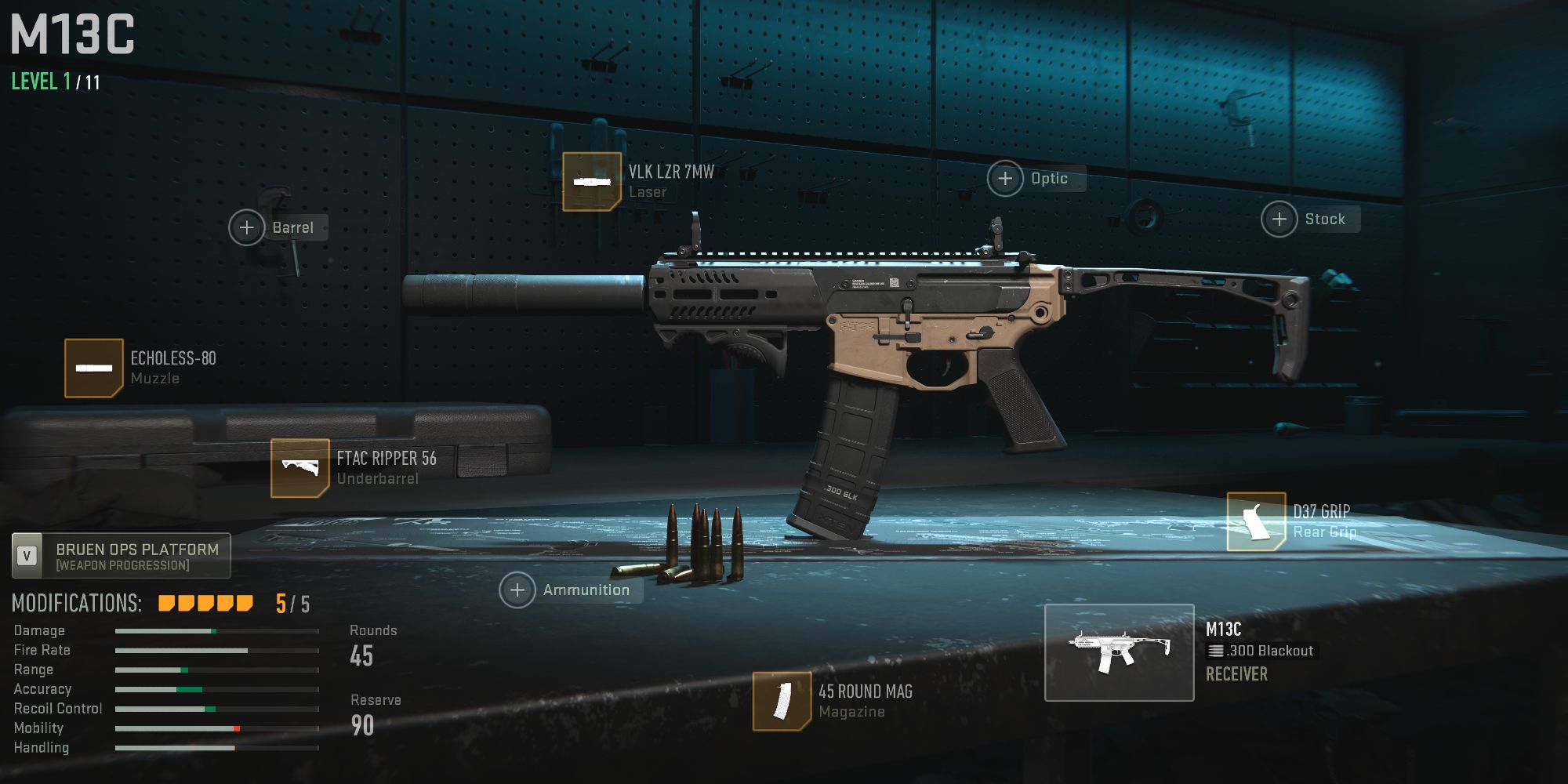
Task: Expand the Bruen Ops Platform weapon progression
Action: [121, 555]
